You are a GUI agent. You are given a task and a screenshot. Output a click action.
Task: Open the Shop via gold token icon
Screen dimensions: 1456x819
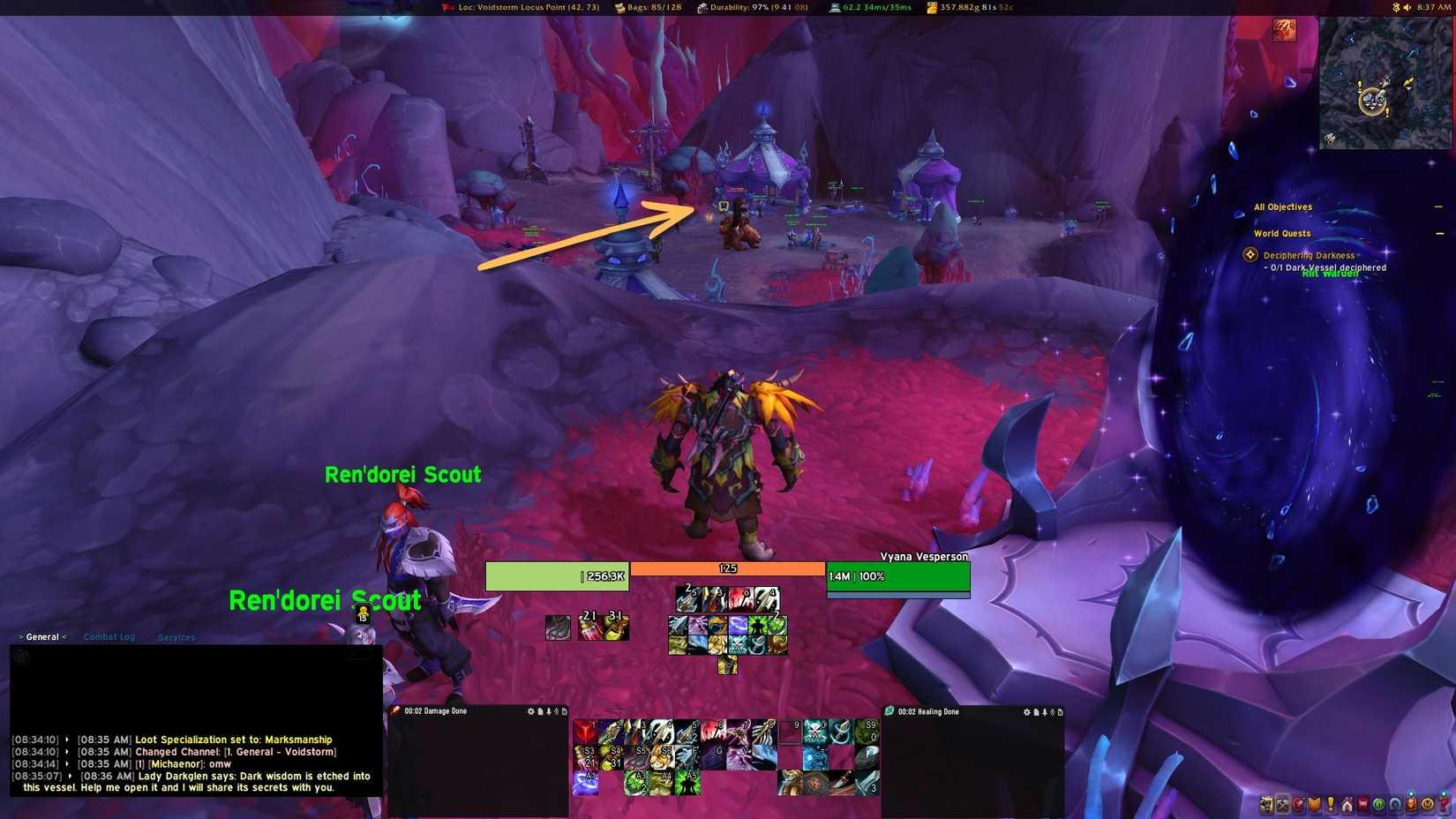click(1427, 805)
